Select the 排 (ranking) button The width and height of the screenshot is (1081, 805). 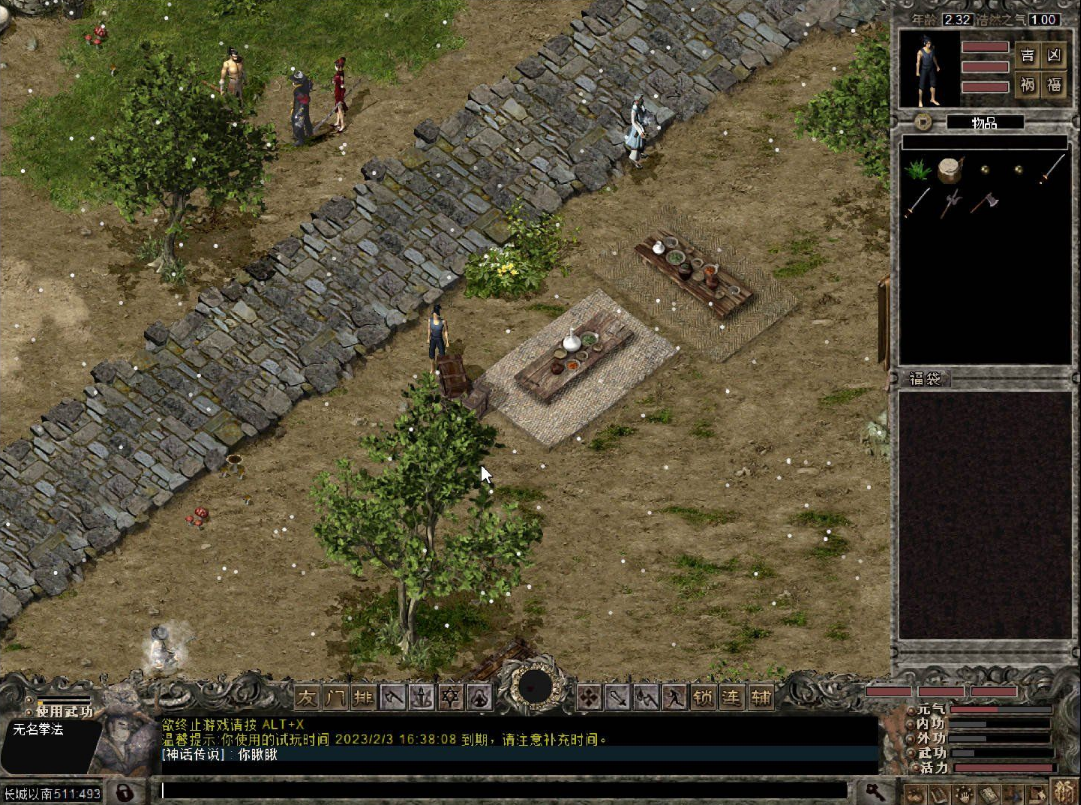point(364,696)
